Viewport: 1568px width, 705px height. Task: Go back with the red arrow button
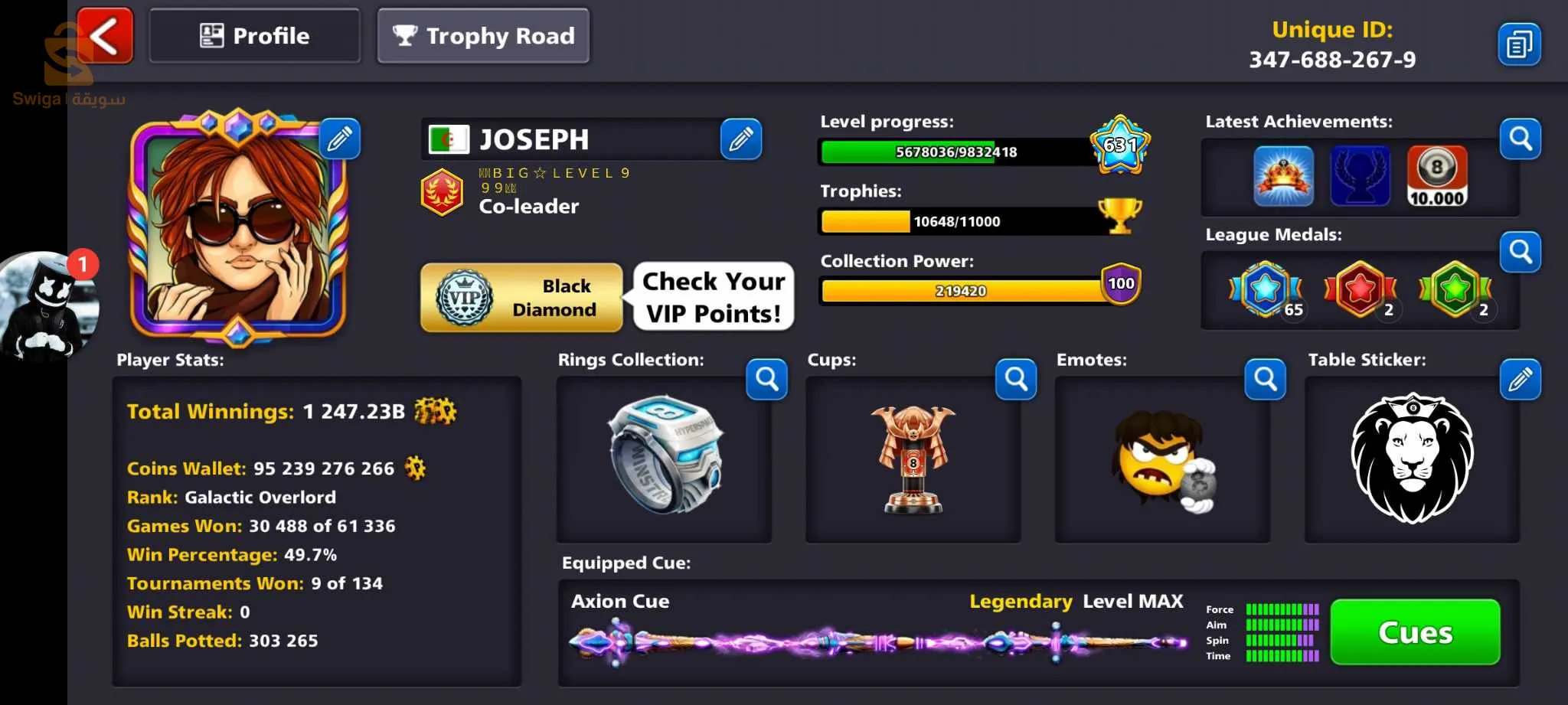pos(105,35)
